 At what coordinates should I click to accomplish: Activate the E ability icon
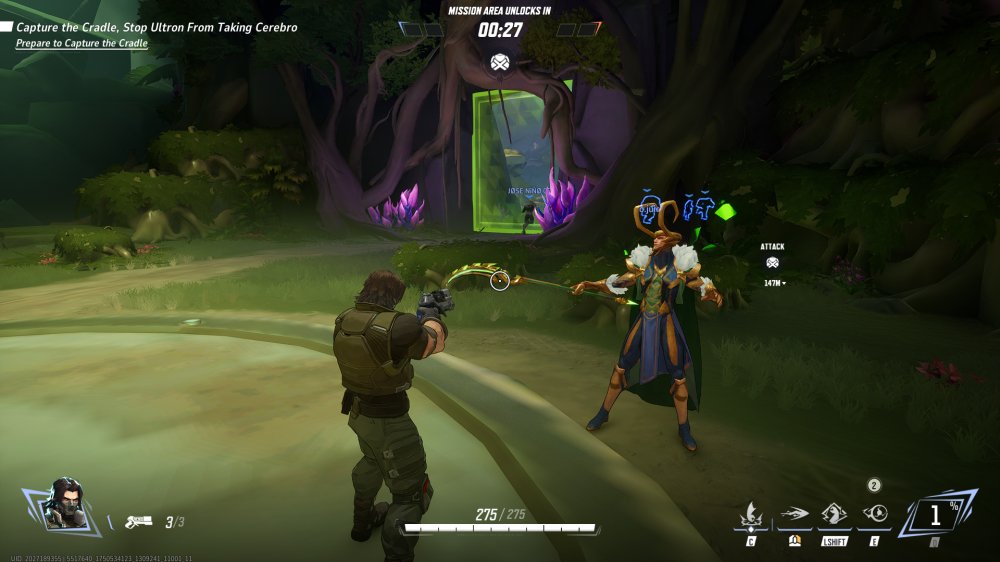[875, 515]
